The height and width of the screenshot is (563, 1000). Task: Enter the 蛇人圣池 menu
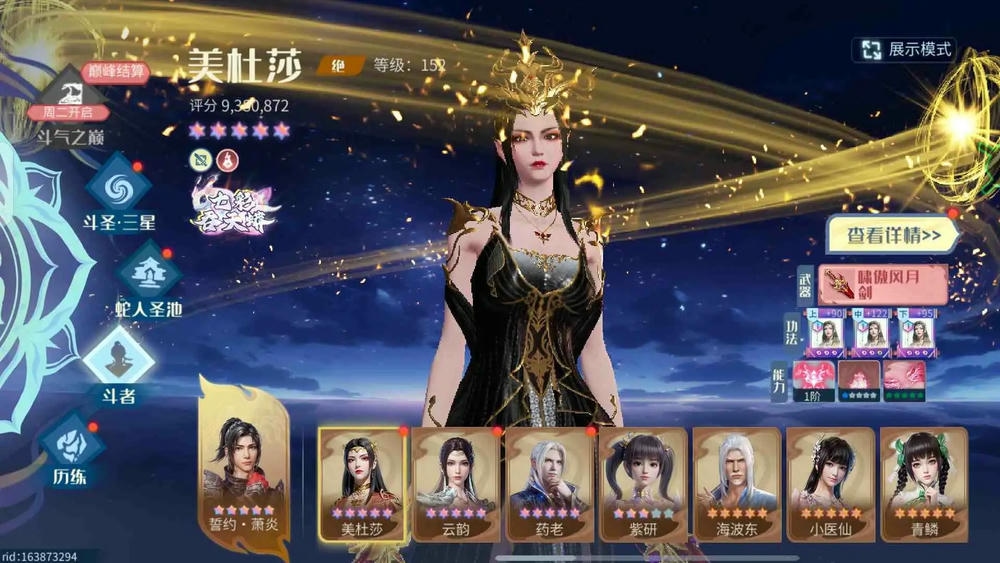[x=148, y=280]
